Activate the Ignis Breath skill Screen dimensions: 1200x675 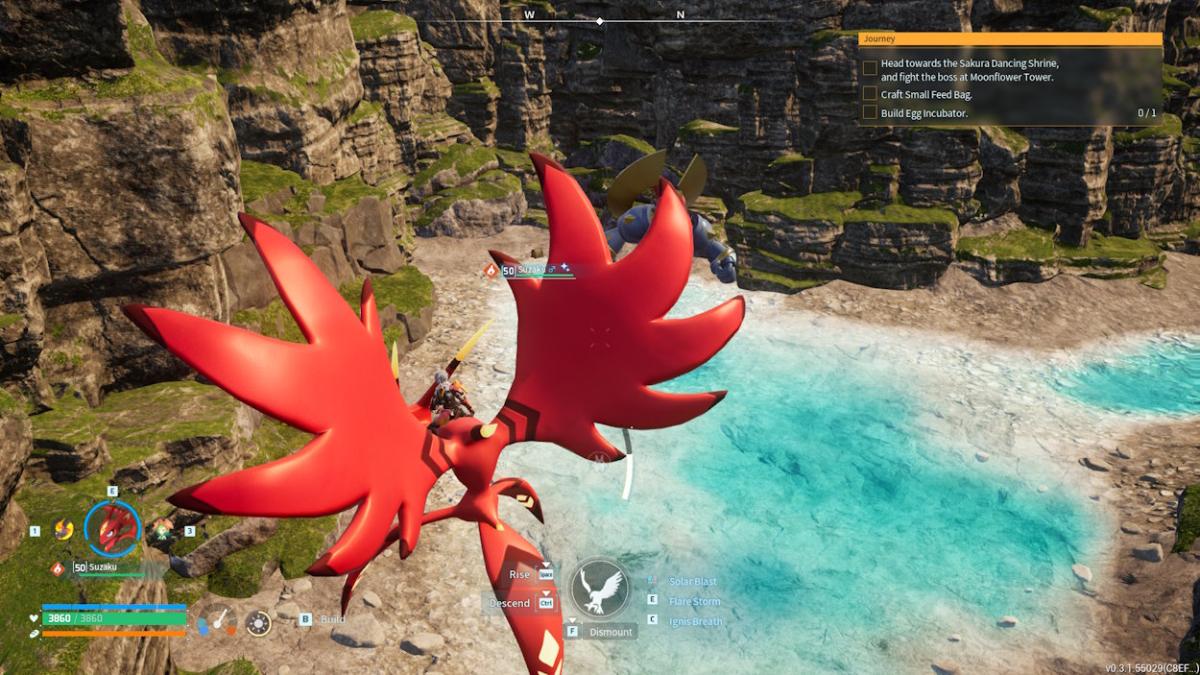click(695, 621)
